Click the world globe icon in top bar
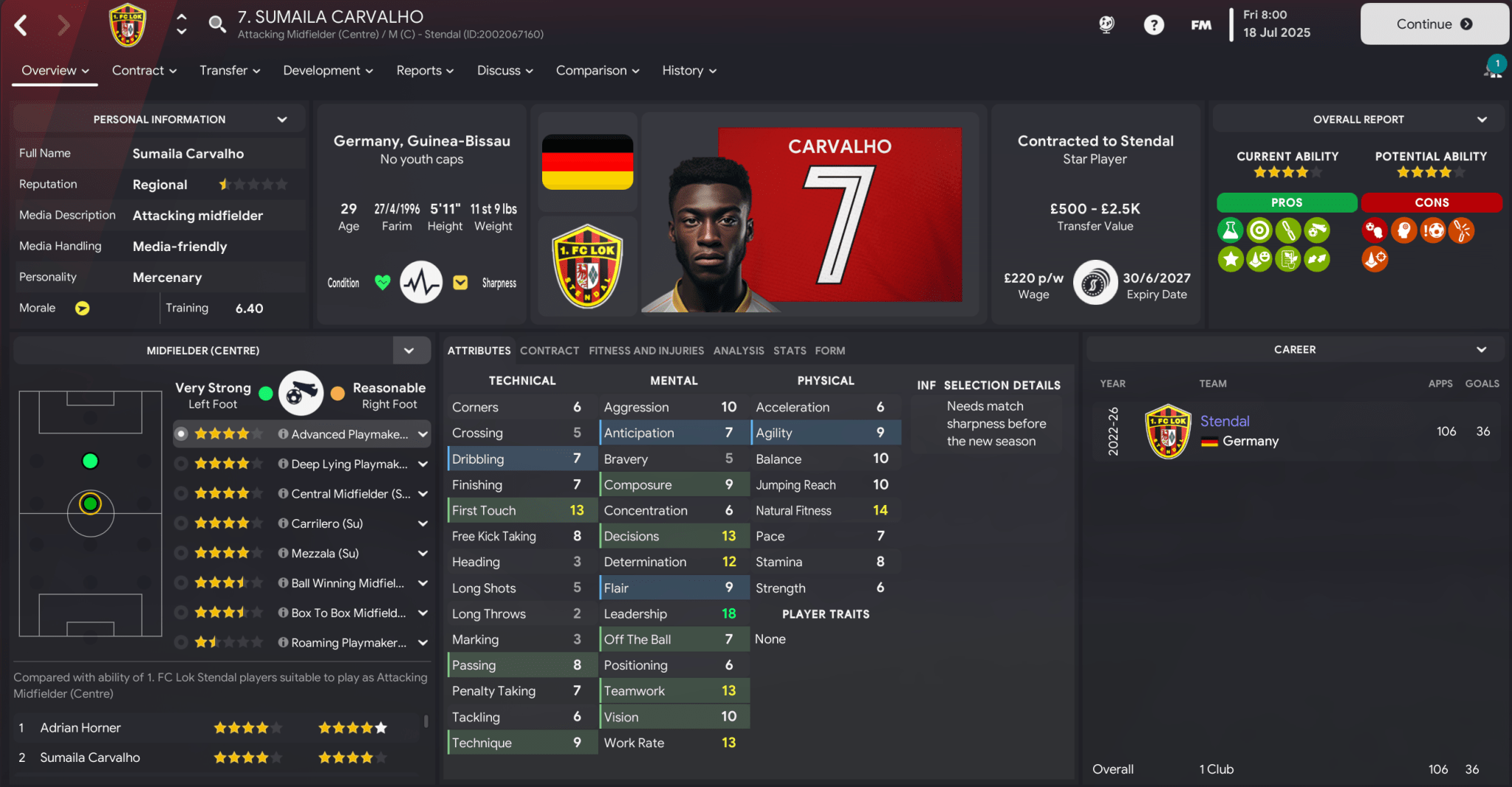 click(x=1106, y=24)
